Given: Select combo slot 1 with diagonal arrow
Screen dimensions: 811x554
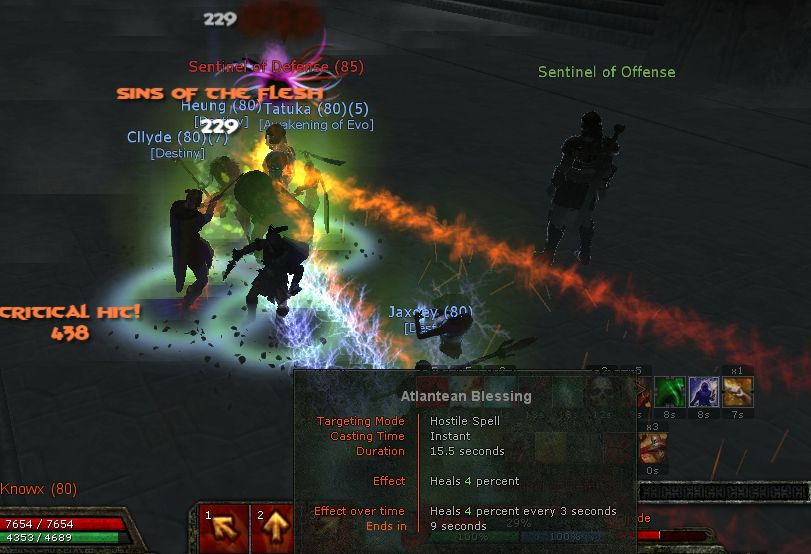Looking at the screenshot, I should [222, 529].
